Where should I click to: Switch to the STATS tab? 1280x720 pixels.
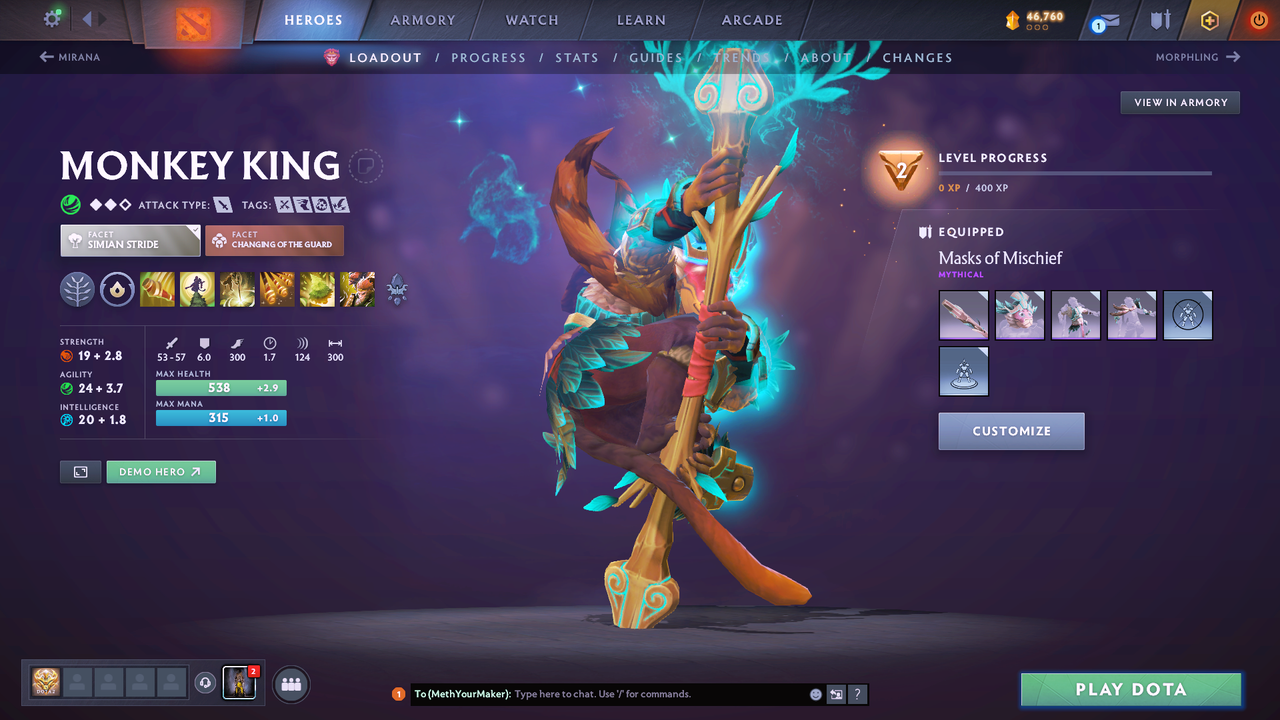[577, 57]
